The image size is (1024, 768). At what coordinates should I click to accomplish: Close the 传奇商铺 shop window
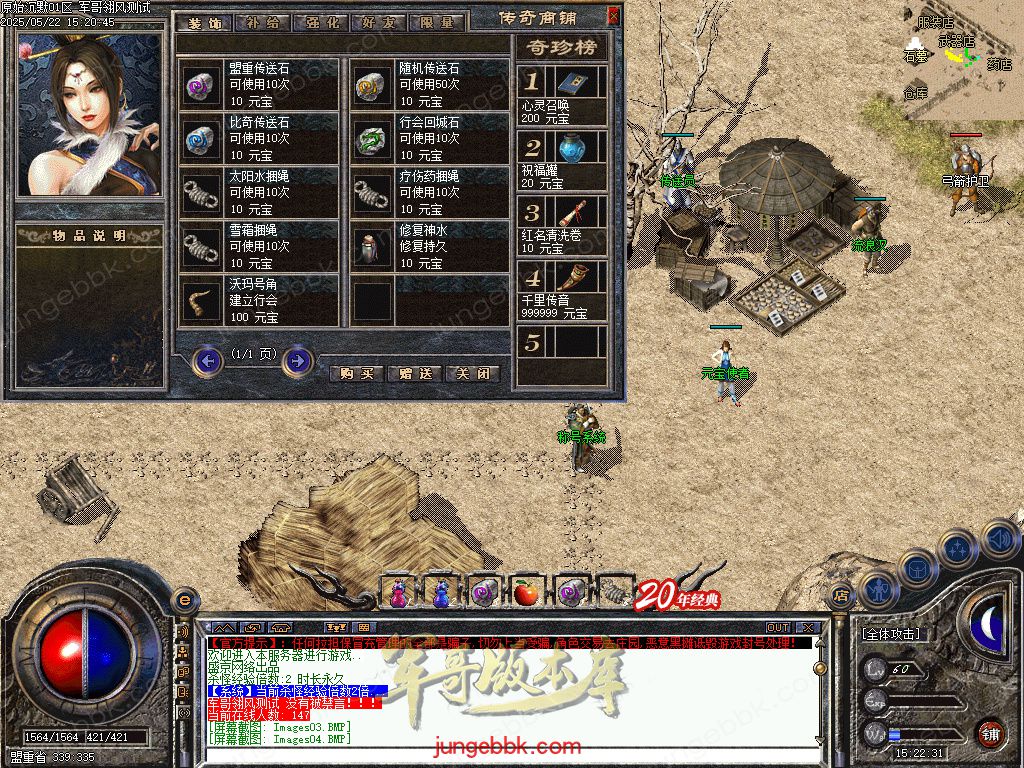tap(613, 17)
